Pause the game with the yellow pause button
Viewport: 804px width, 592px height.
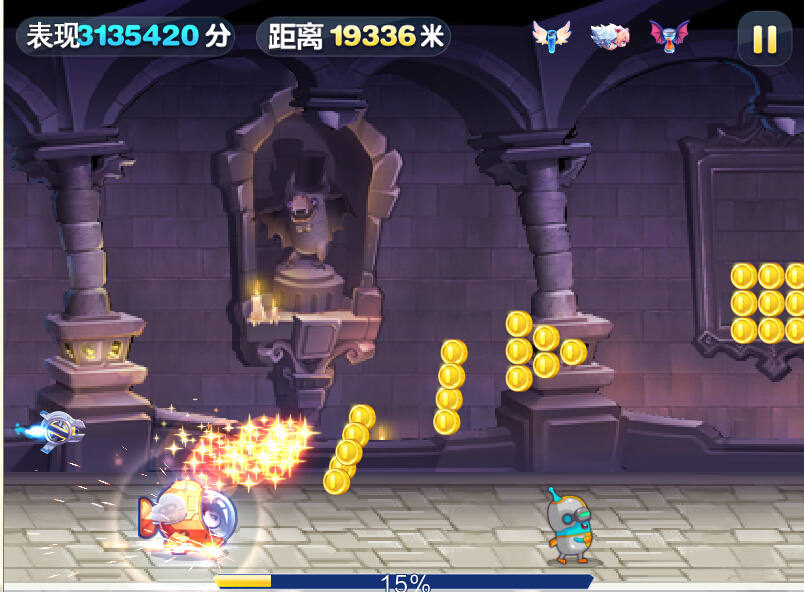pos(765,38)
